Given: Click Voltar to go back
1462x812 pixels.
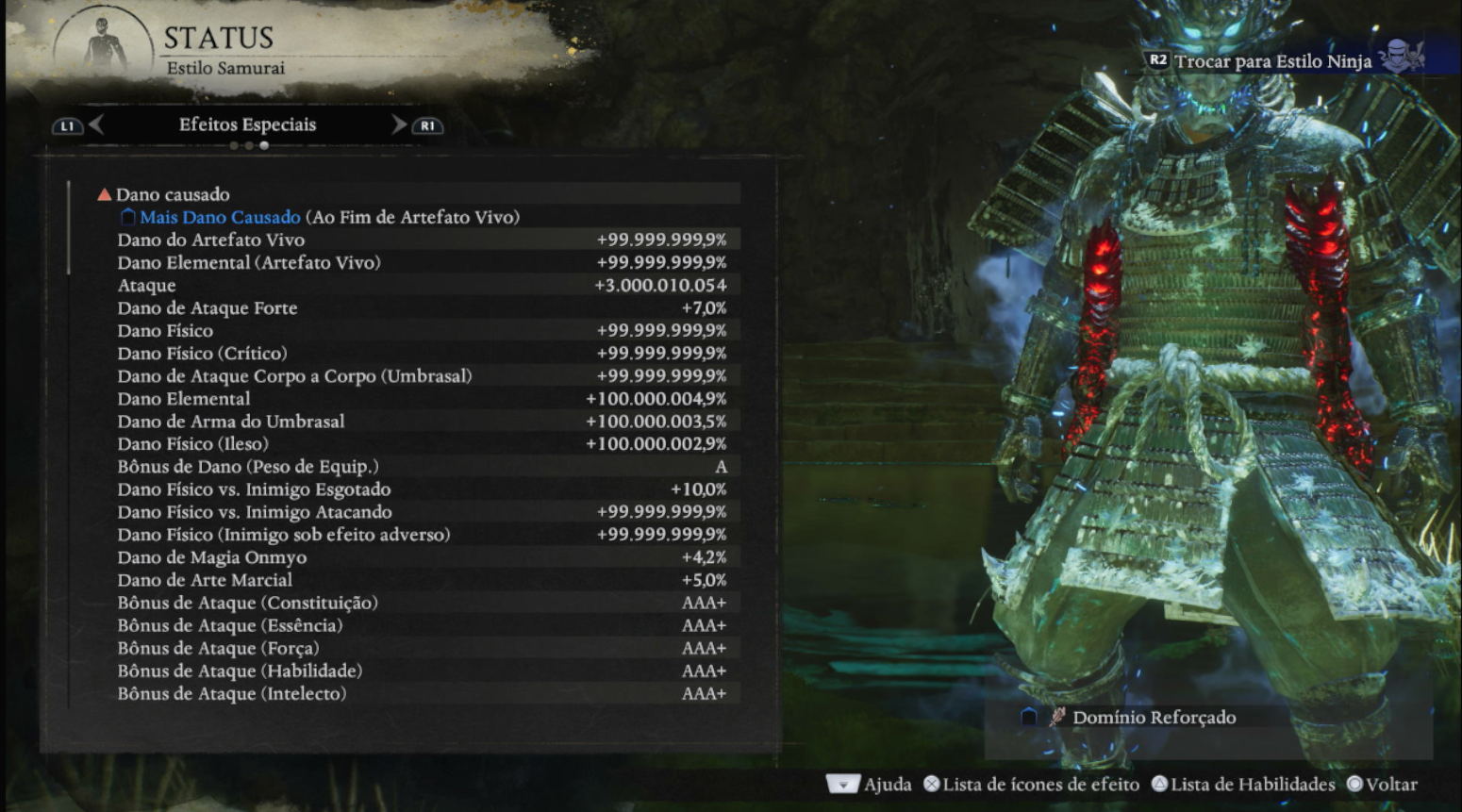Looking at the screenshot, I should (1382, 785).
